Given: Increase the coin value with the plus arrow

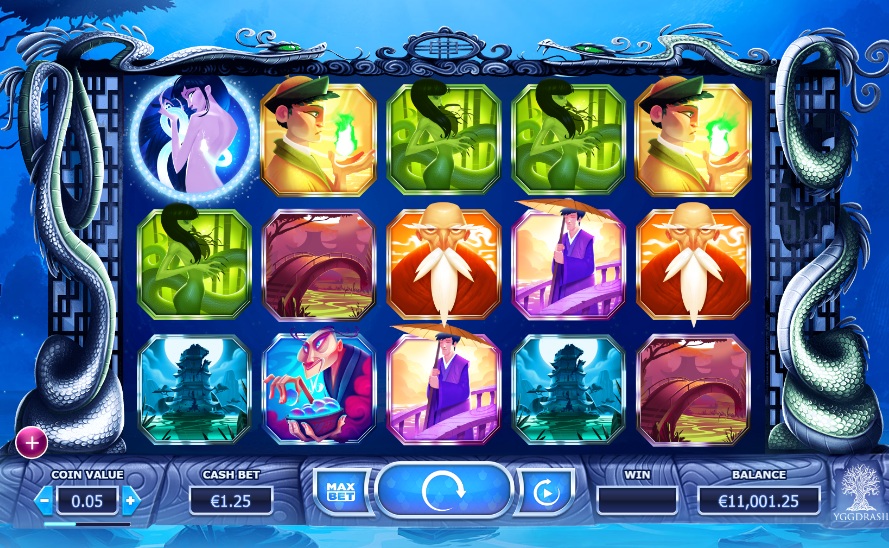Looking at the screenshot, I should click(x=130, y=499).
